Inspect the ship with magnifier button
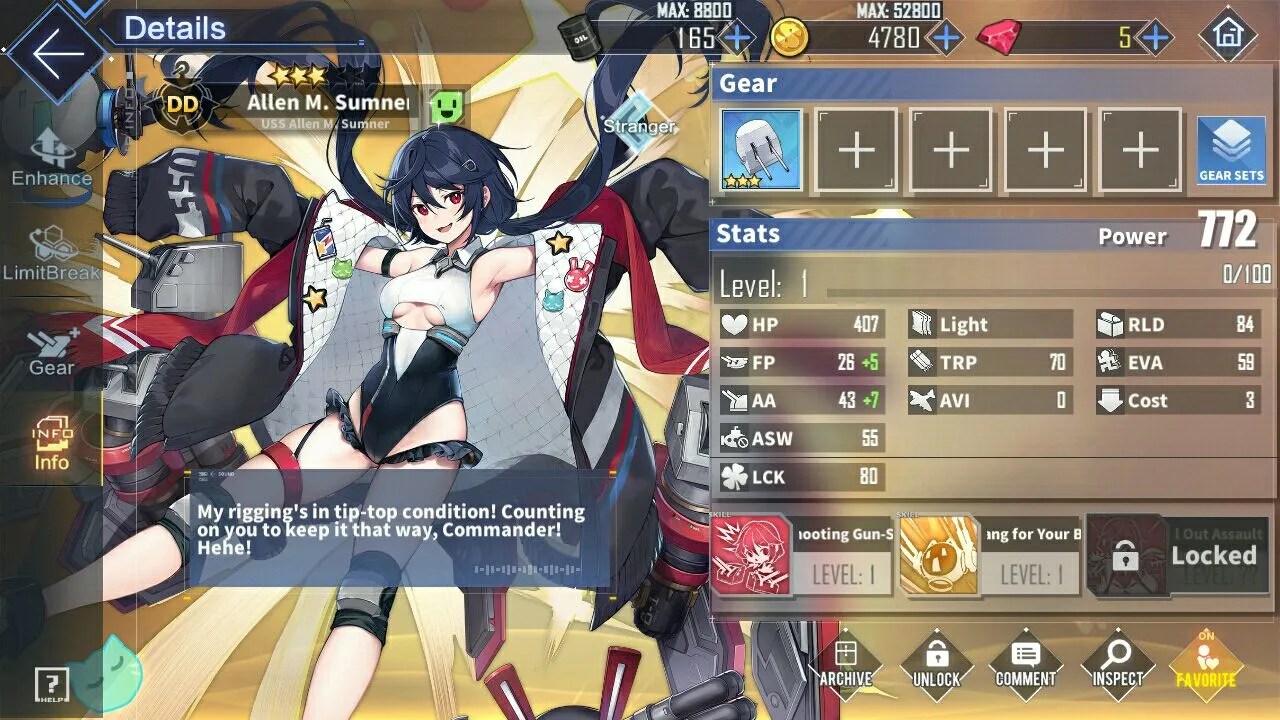This screenshot has height=720, width=1280. pos(1117,663)
